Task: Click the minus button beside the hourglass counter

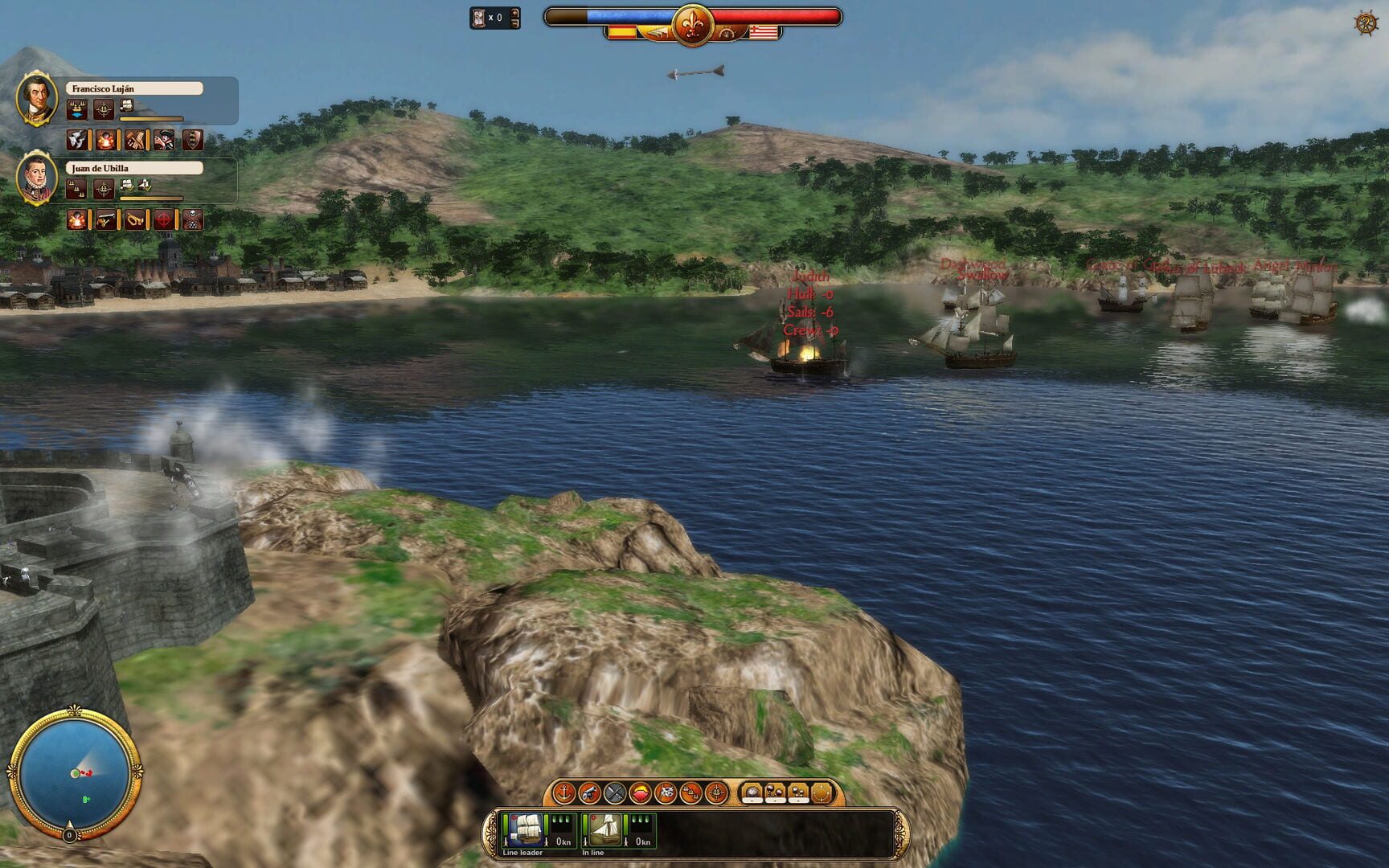Action: (514, 23)
